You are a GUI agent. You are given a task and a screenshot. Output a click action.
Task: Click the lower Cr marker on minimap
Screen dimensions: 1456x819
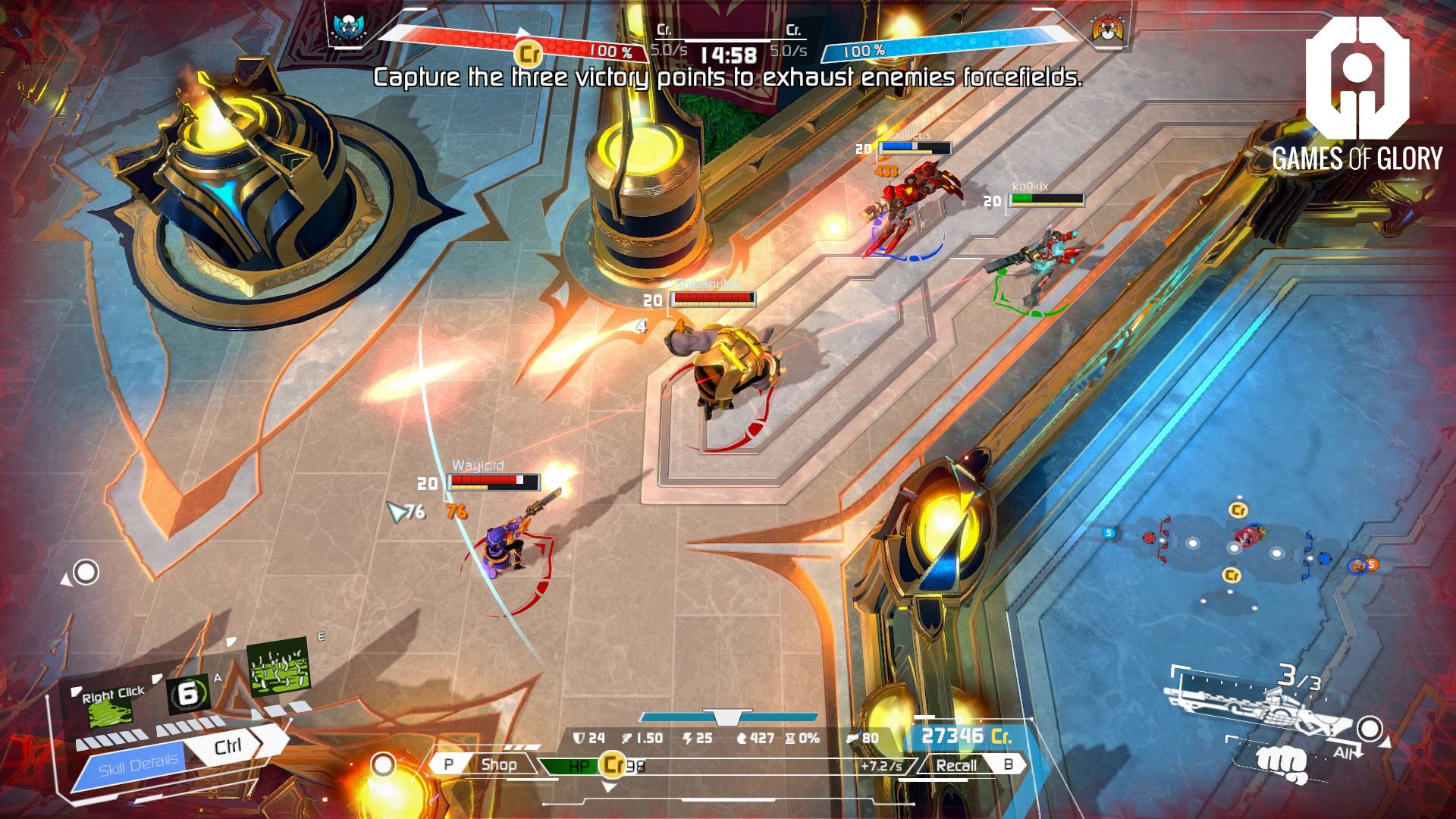[x=1233, y=576]
